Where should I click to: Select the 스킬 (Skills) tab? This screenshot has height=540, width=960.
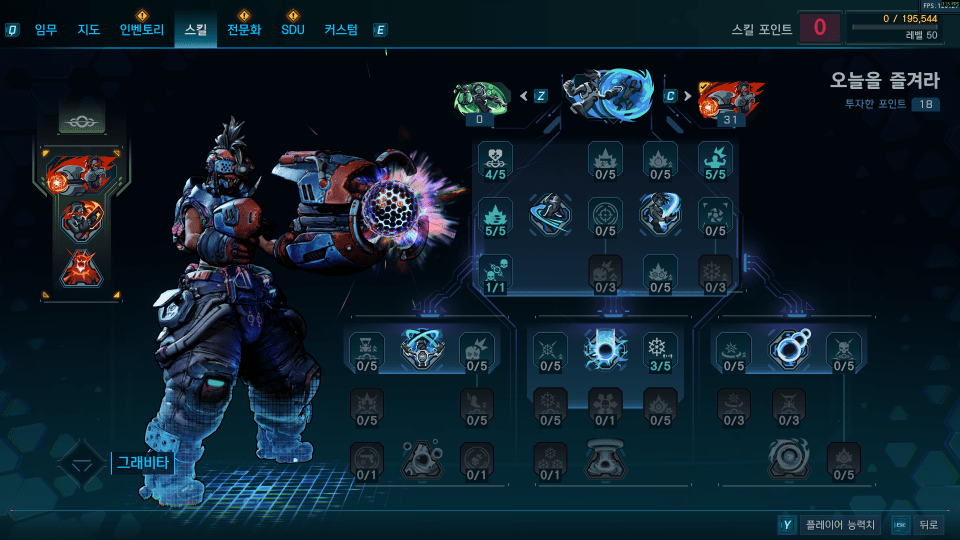click(195, 30)
